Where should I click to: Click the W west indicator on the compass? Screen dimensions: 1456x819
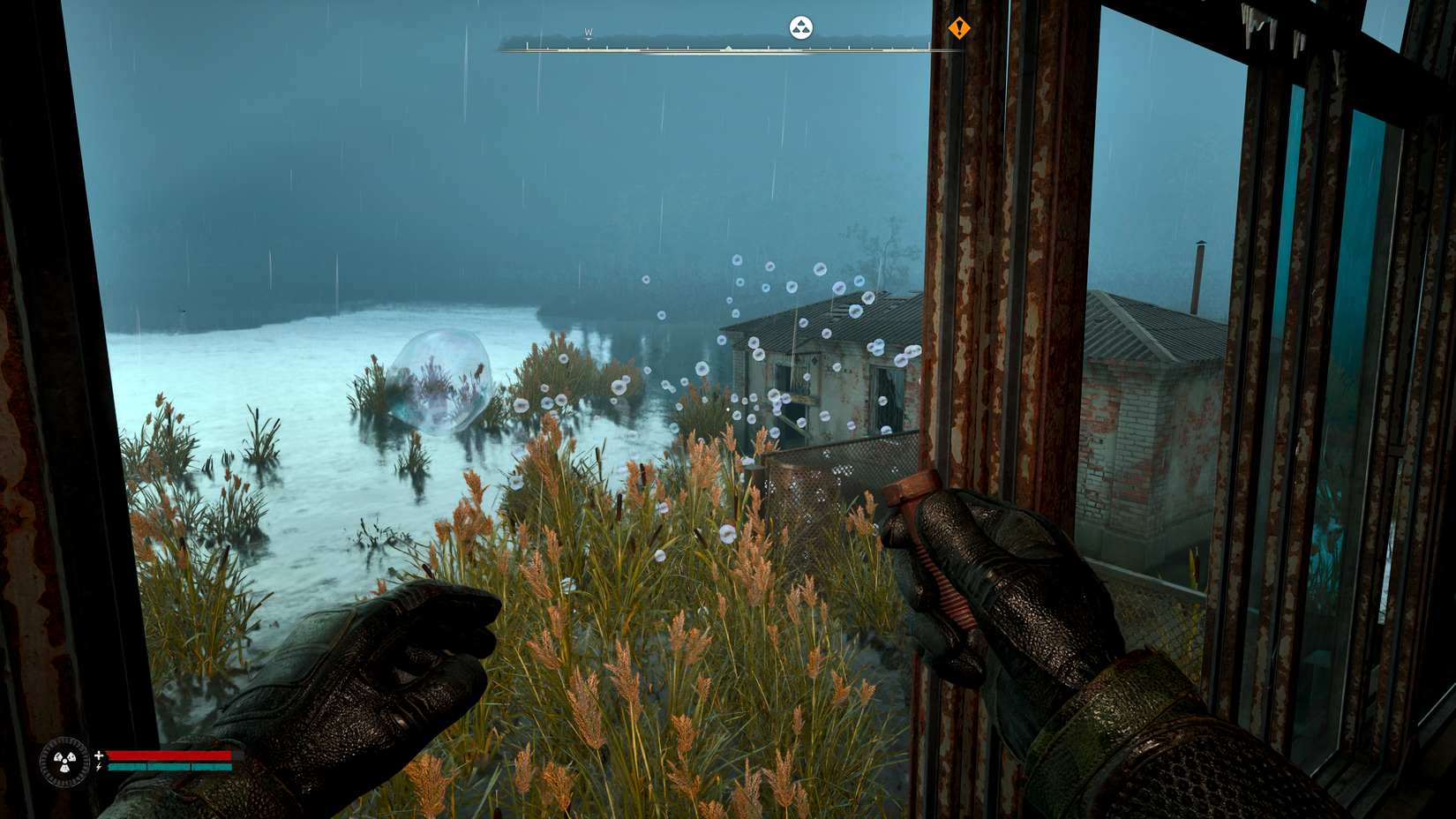[x=588, y=31]
